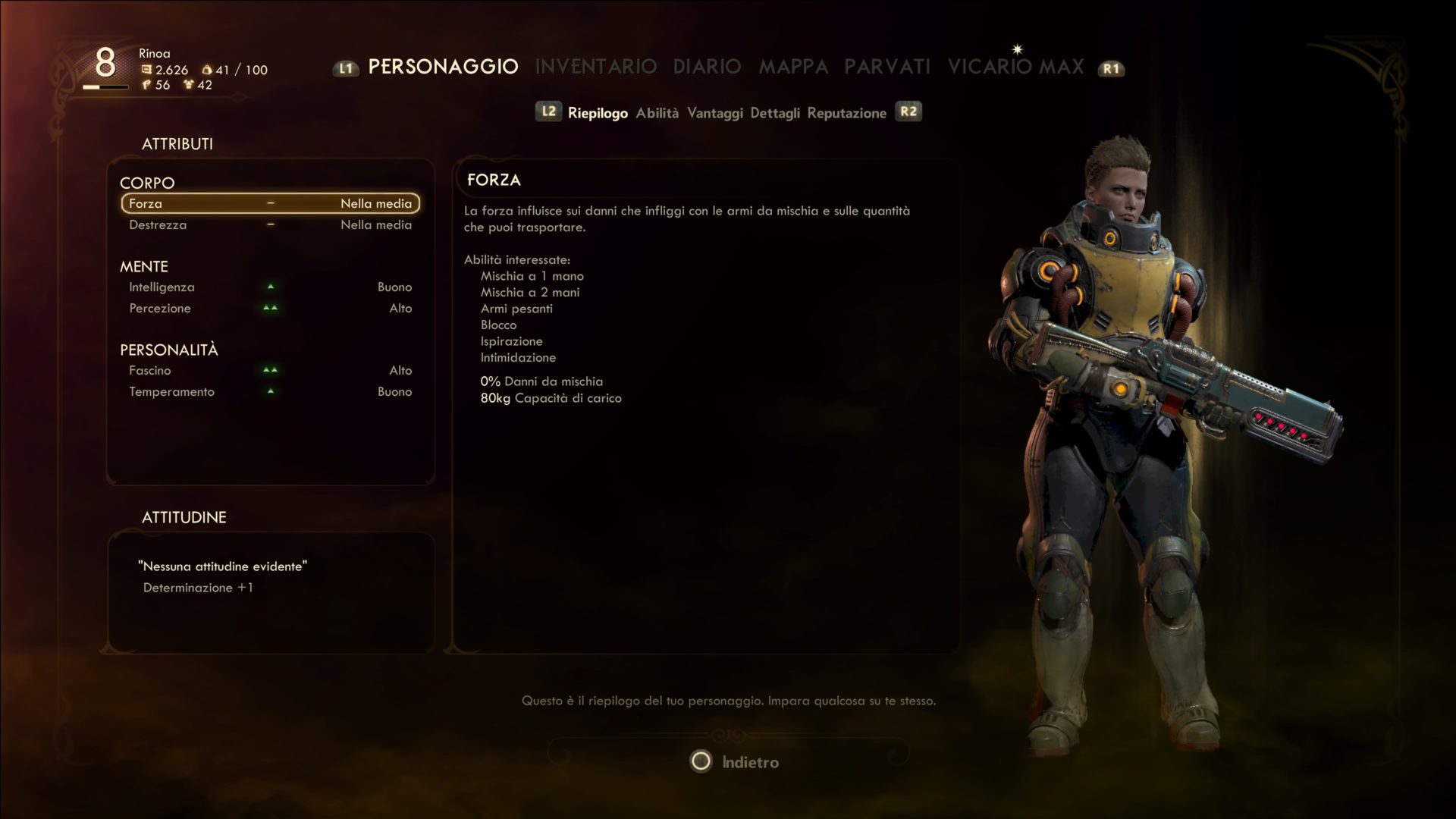This screenshot has width=1456, height=819.
Task: Select the Personaggio tab
Action: 443,67
